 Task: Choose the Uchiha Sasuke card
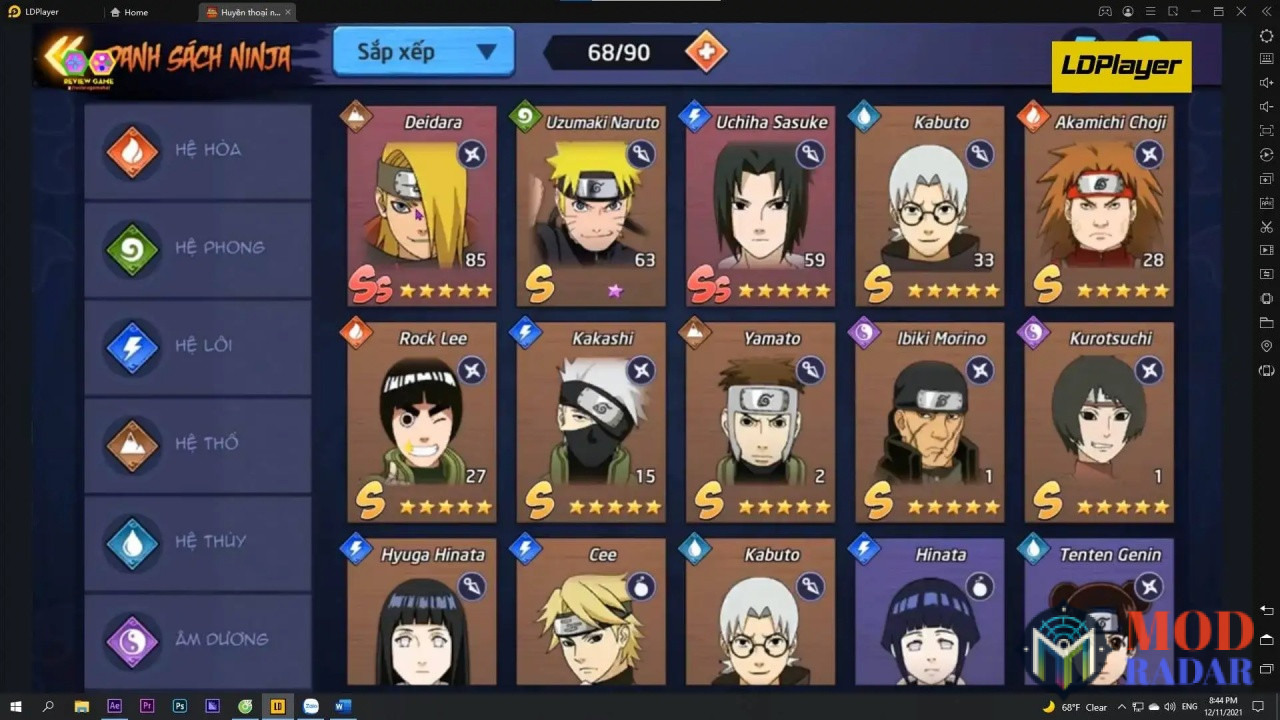tap(760, 206)
